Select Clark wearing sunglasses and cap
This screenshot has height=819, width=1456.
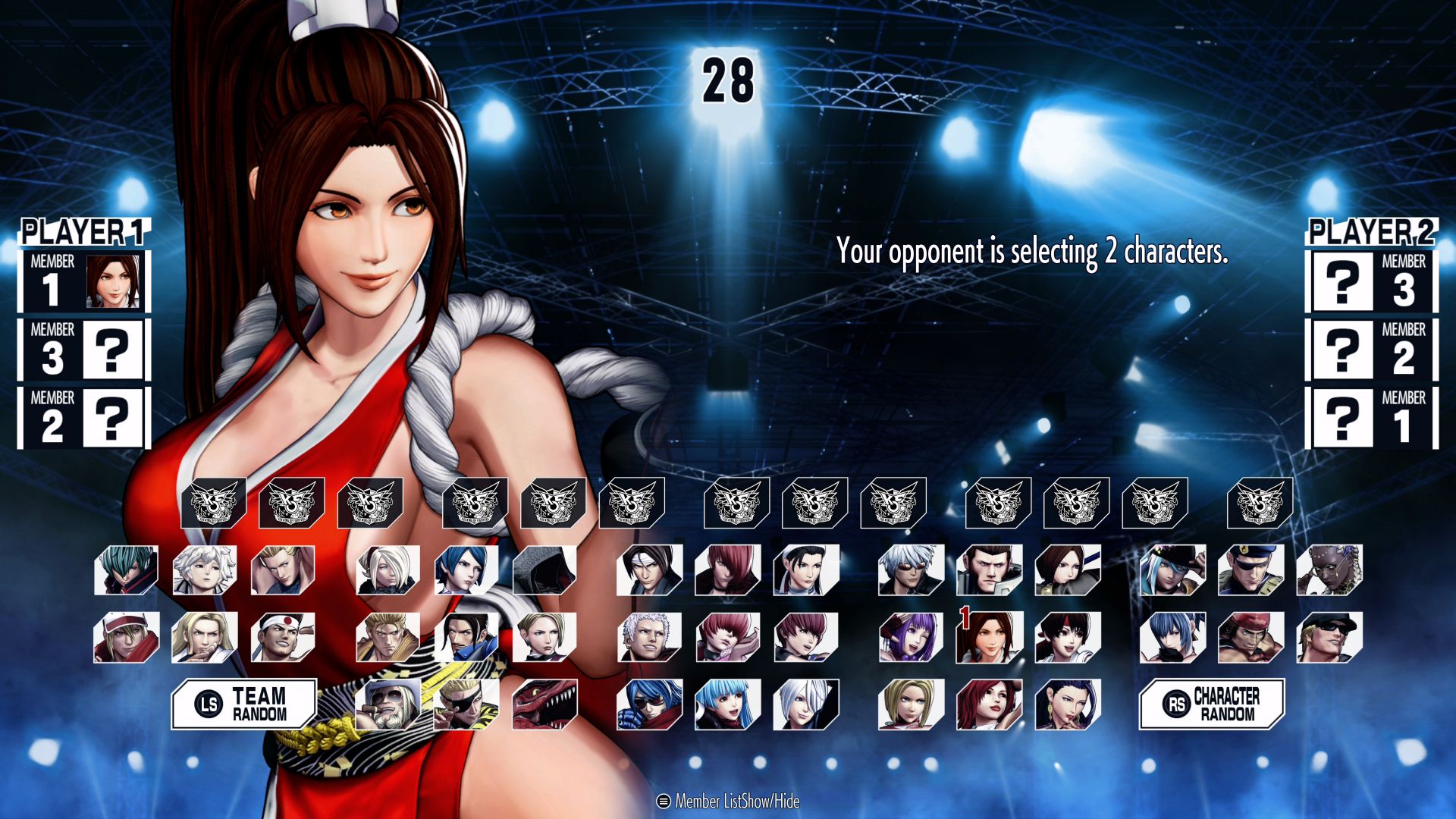tap(1329, 638)
